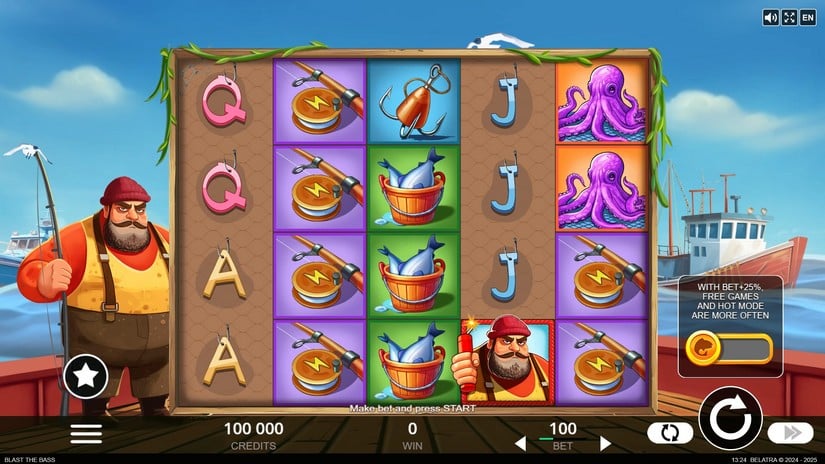Viewport: 825px width, 464px height.
Task: Increase the bet amount
Action: click(605, 443)
